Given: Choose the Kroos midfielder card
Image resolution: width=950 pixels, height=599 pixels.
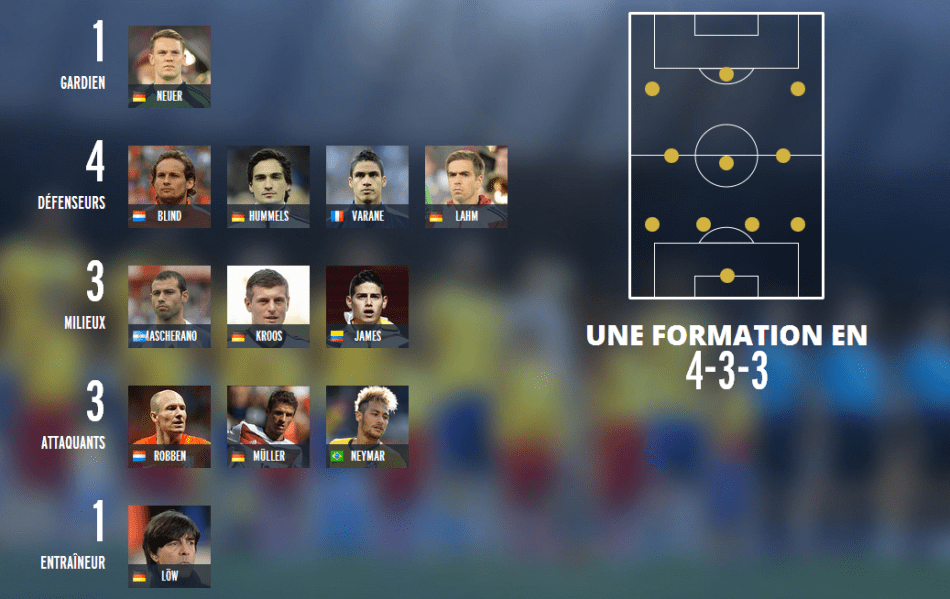Looking at the screenshot, I should point(268,306).
